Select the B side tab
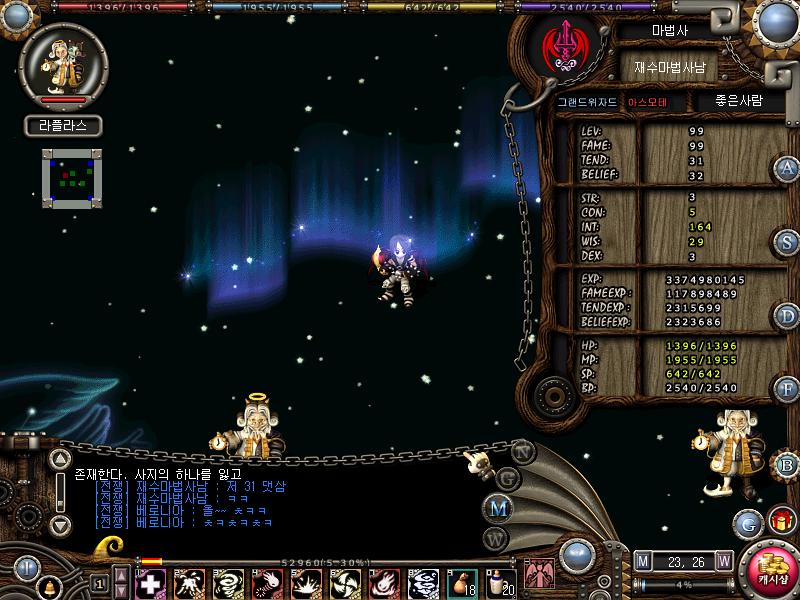The width and height of the screenshot is (800, 600). [788, 464]
